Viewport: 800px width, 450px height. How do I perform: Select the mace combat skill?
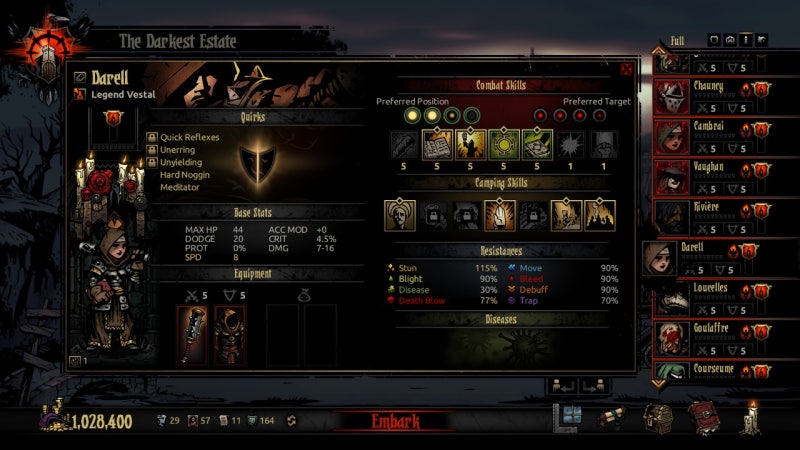404,145
